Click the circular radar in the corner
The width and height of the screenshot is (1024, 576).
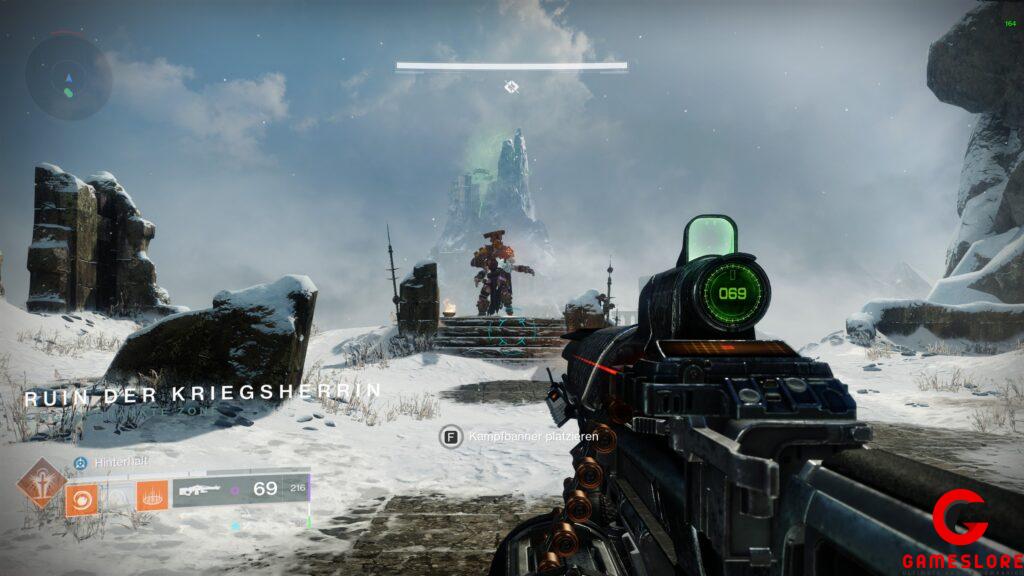[x=68, y=76]
